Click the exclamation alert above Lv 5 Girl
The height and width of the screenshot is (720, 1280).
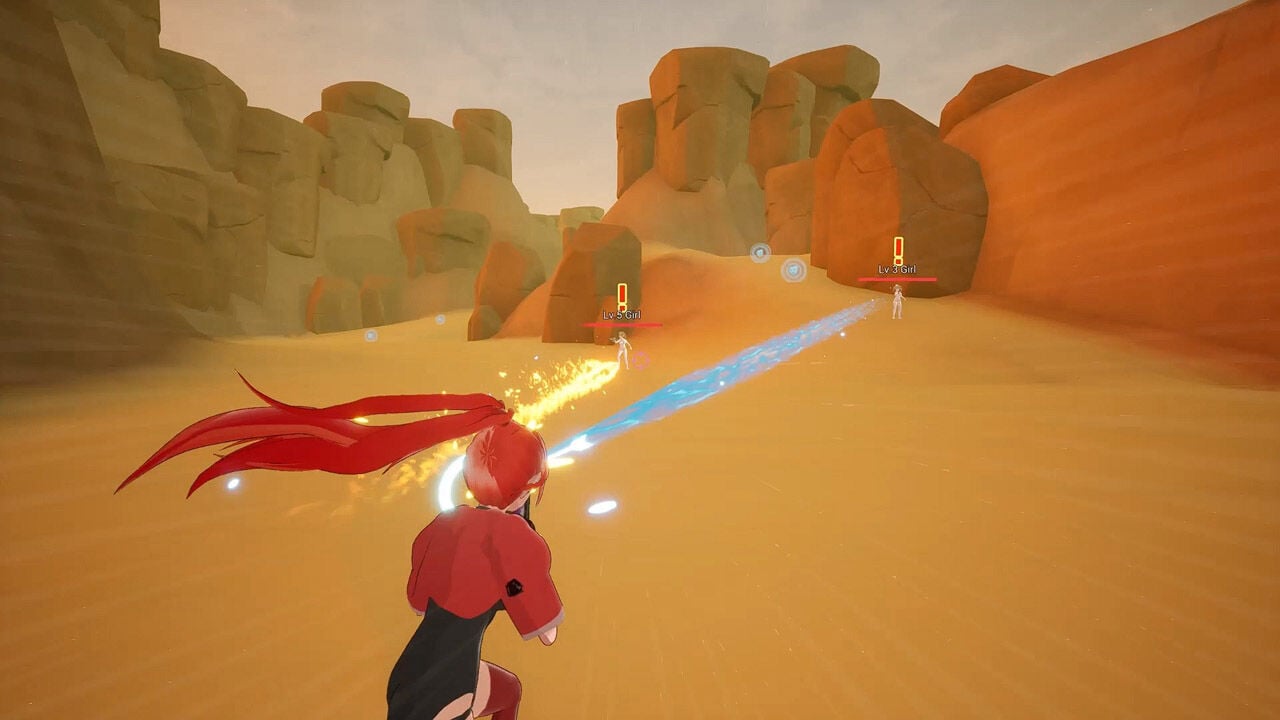pyautogui.click(x=622, y=293)
